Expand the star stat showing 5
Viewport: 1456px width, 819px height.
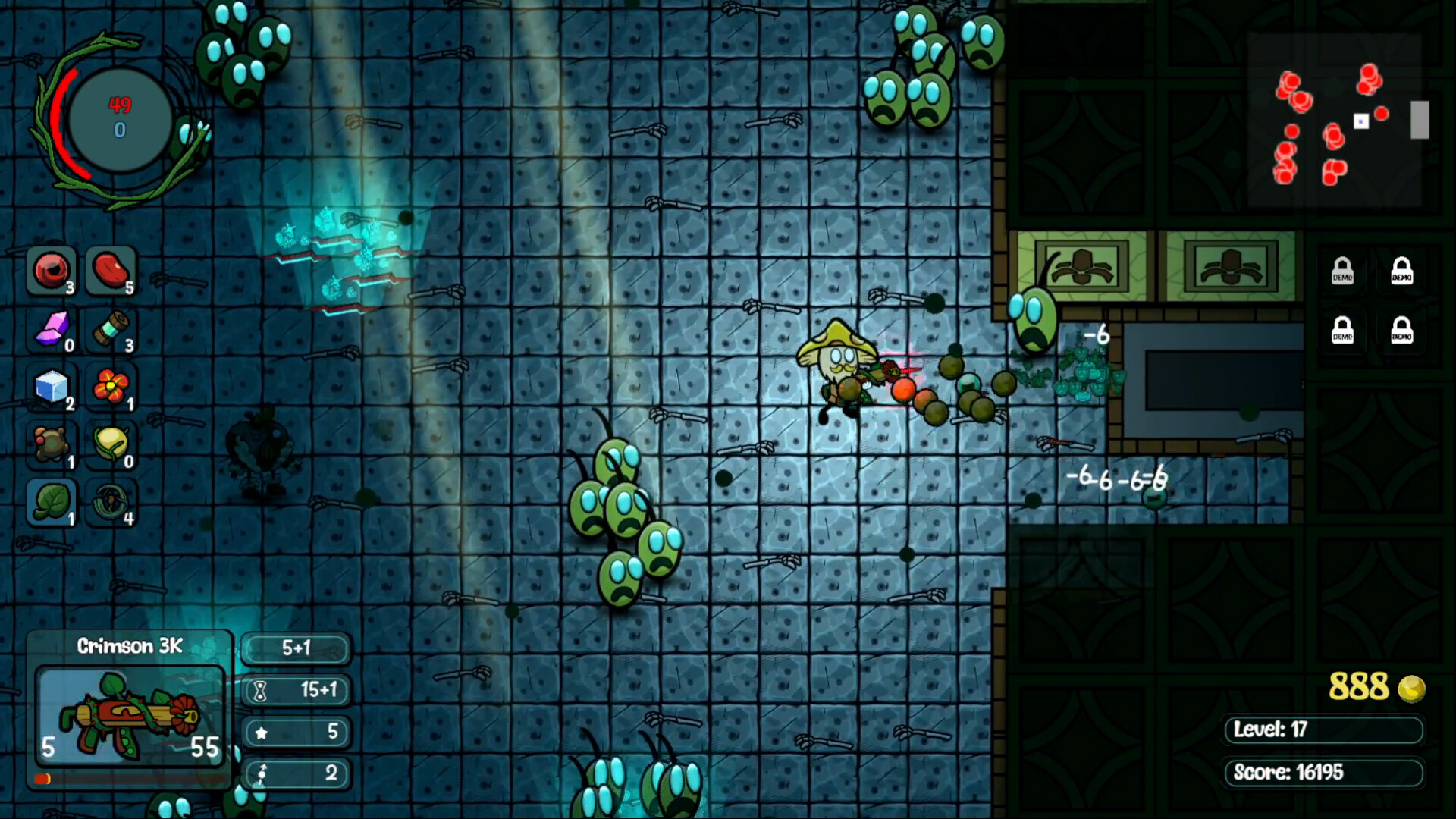(296, 733)
